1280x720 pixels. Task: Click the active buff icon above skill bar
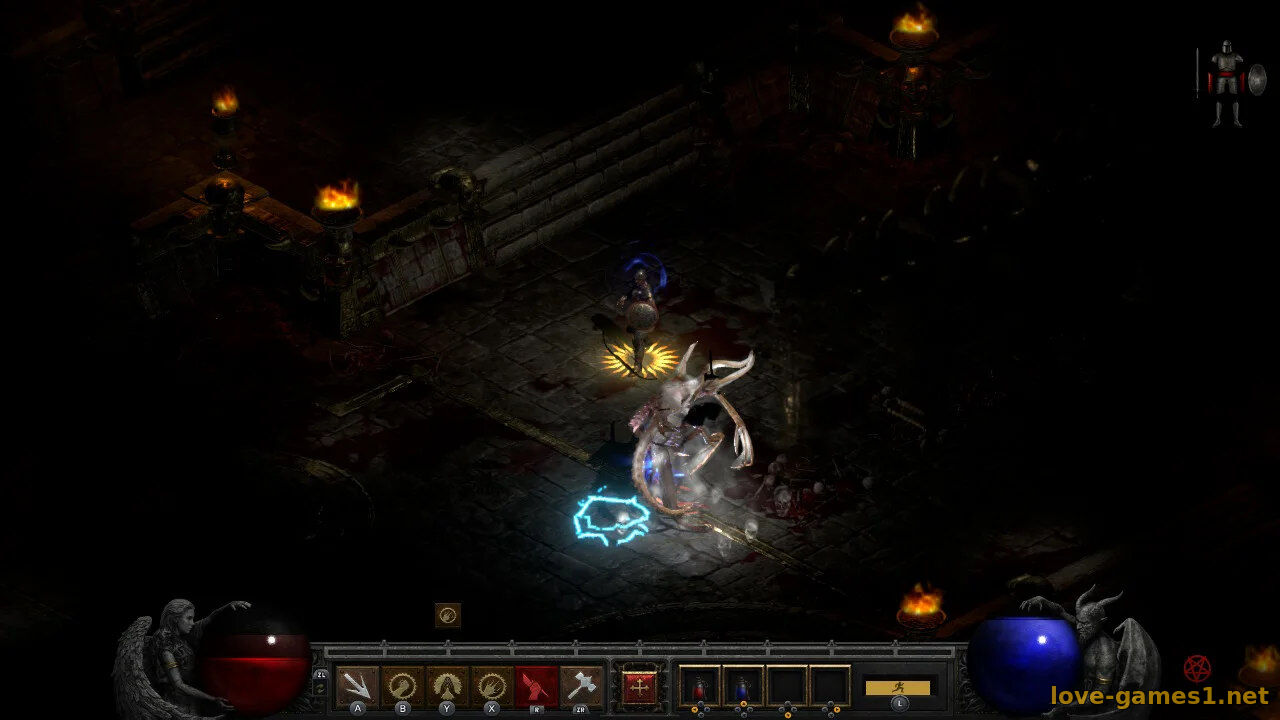point(448,615)
